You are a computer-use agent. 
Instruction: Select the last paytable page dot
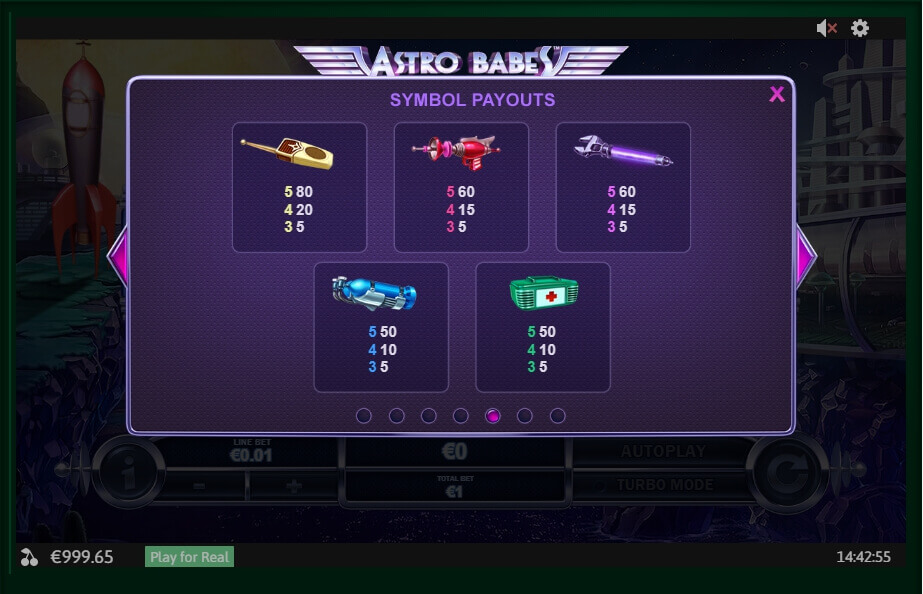[x=558, y=416]
